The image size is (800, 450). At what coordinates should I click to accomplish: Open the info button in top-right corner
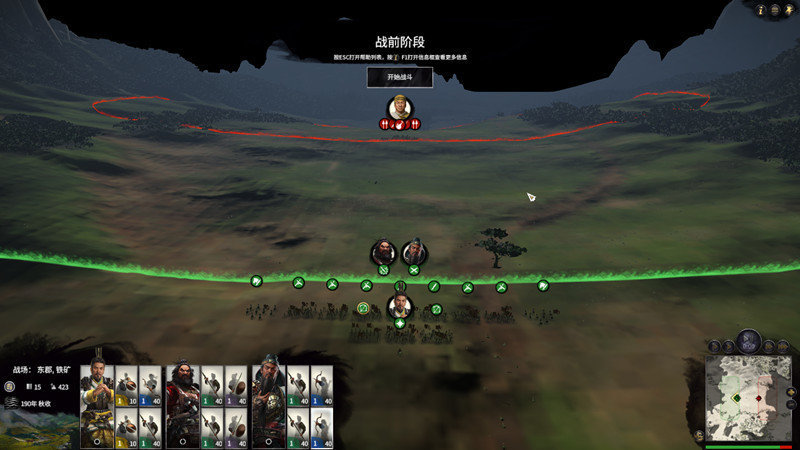pos(761,10)
